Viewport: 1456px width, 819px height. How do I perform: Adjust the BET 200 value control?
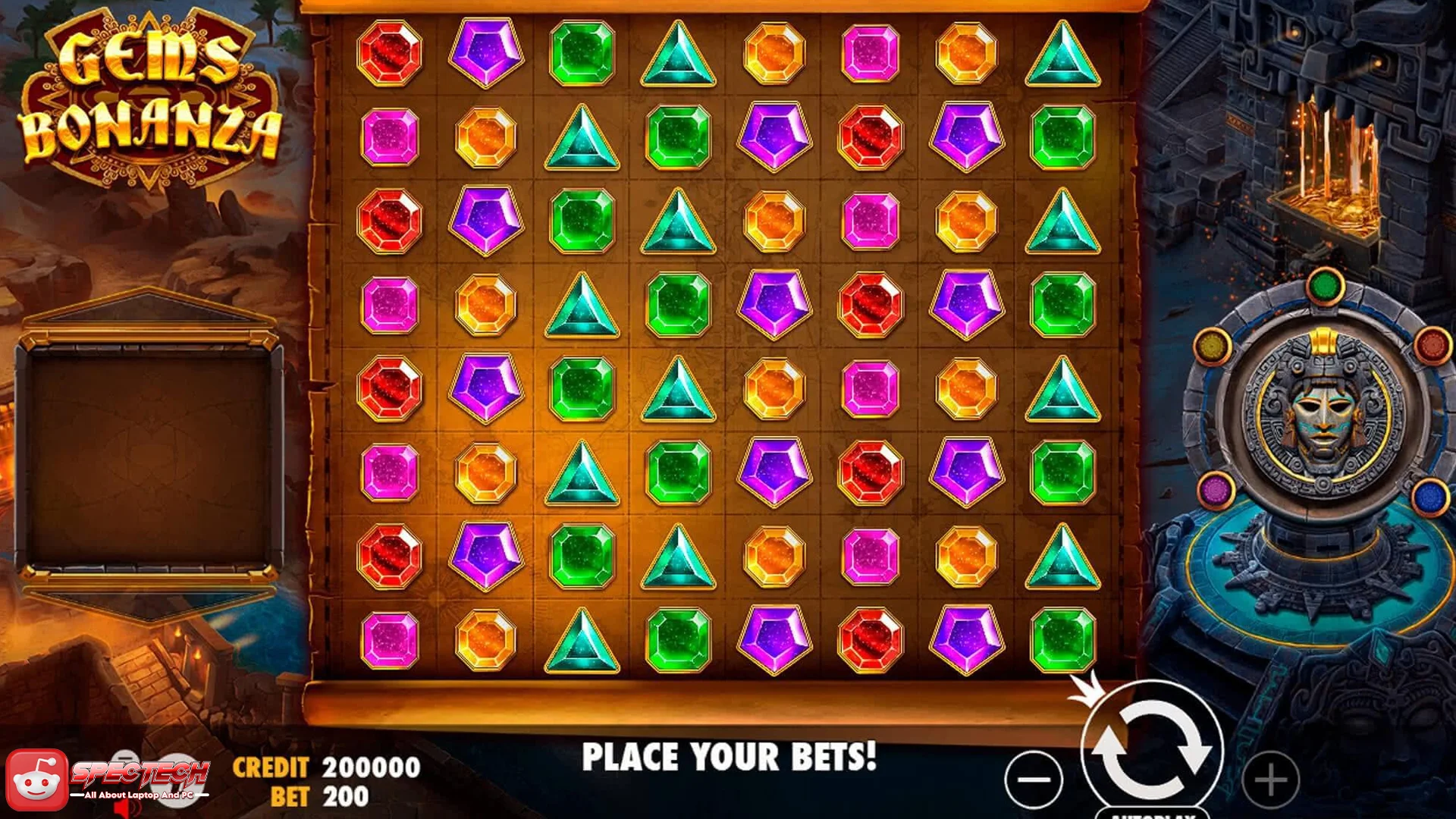pyautogui.click(x=318, y=796)
